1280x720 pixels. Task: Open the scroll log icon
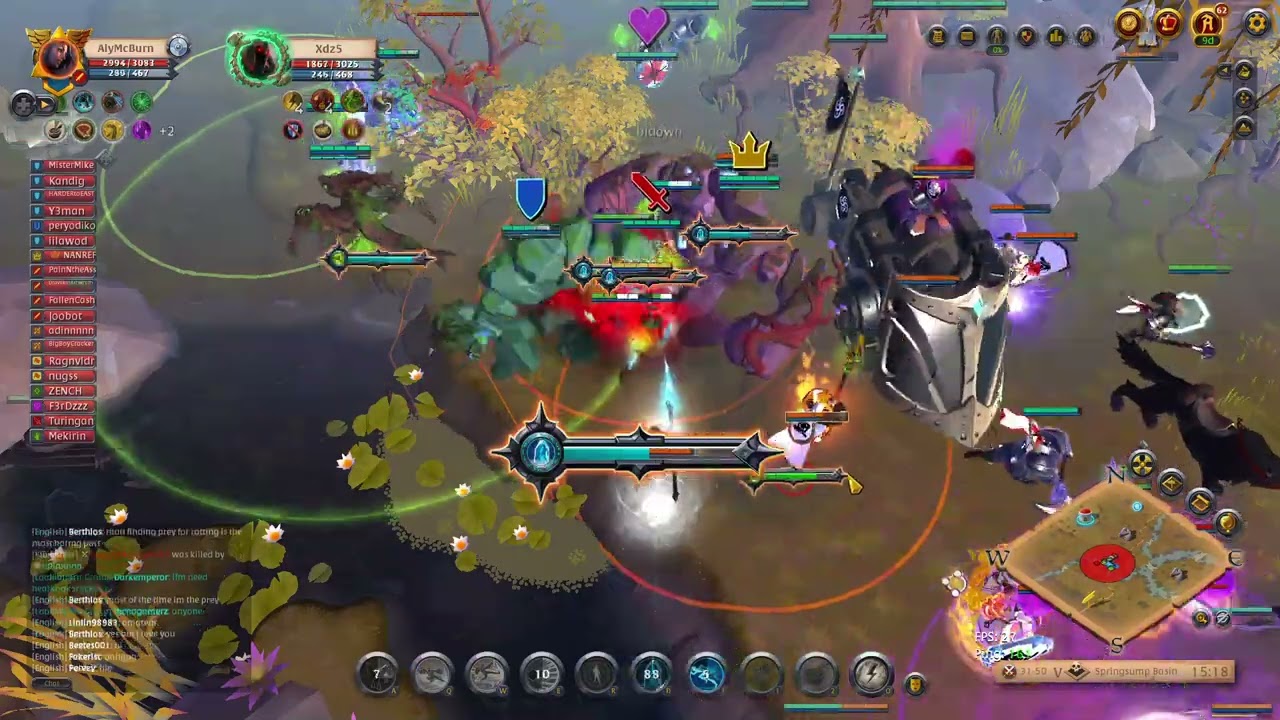point(937,37)
